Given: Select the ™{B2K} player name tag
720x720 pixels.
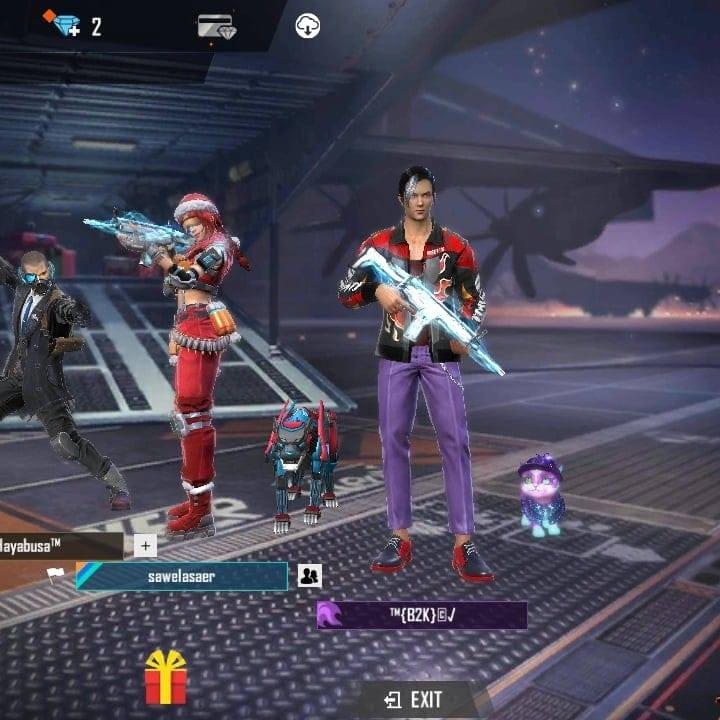Looking at the screenshot, I should (422, 614).
